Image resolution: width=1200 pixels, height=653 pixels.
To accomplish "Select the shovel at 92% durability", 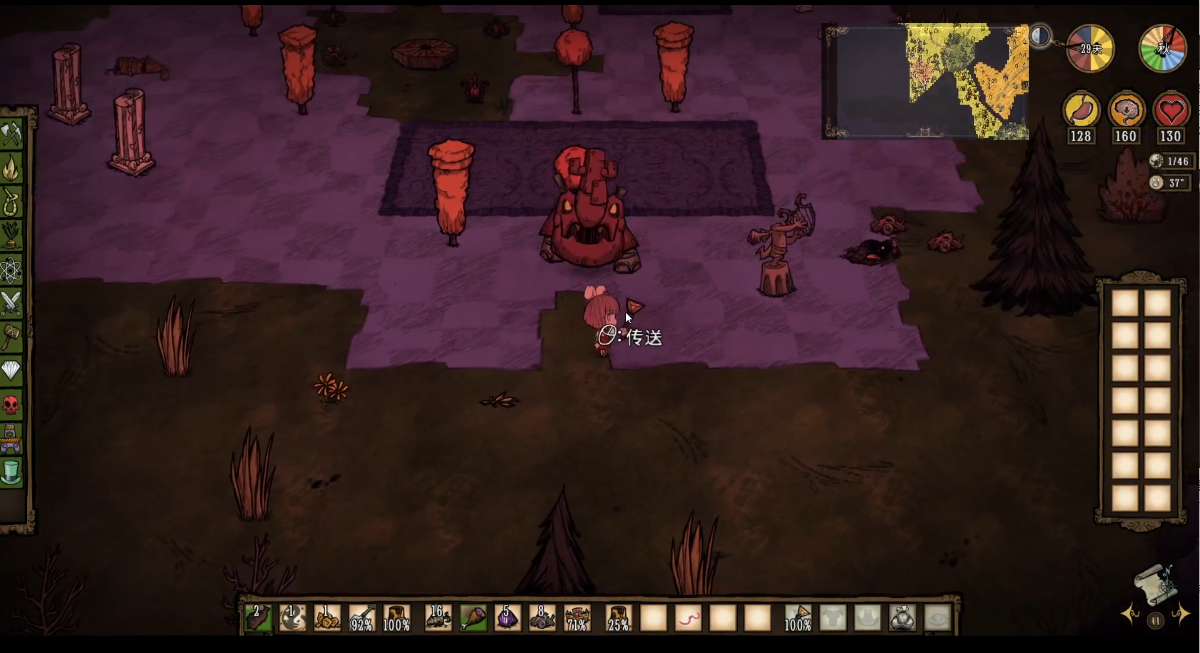I will pos(361,618).
